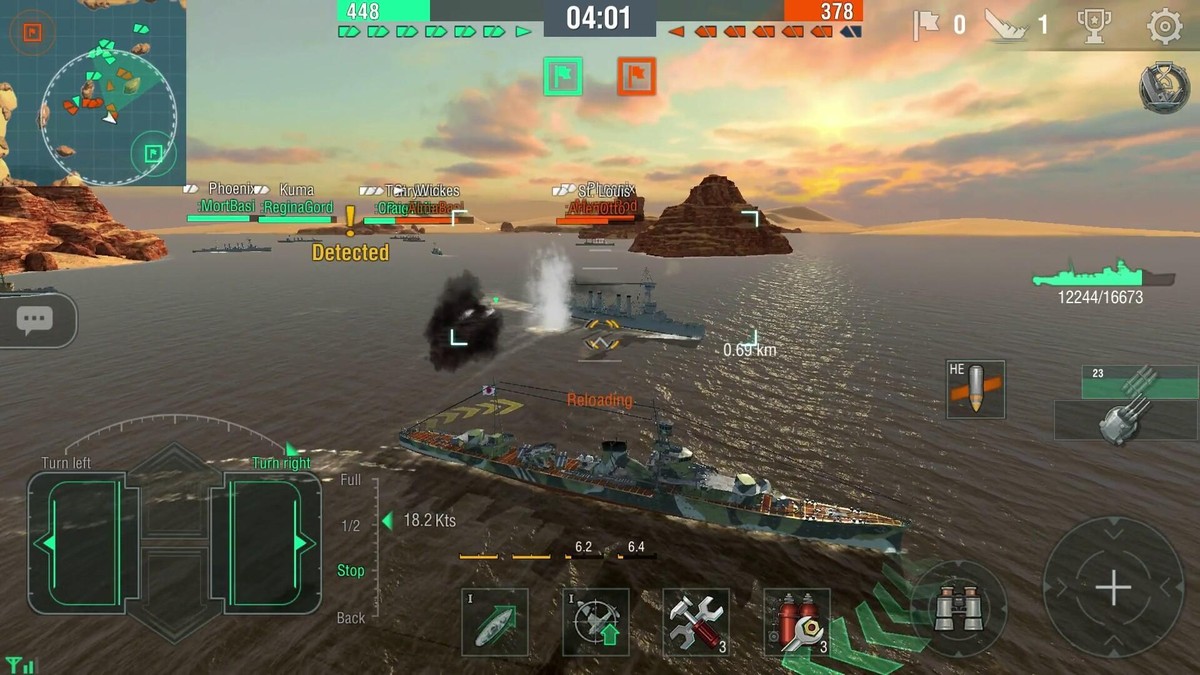Fire main guns with crosshair button

pyautogui.click(x=1113, y=587)
